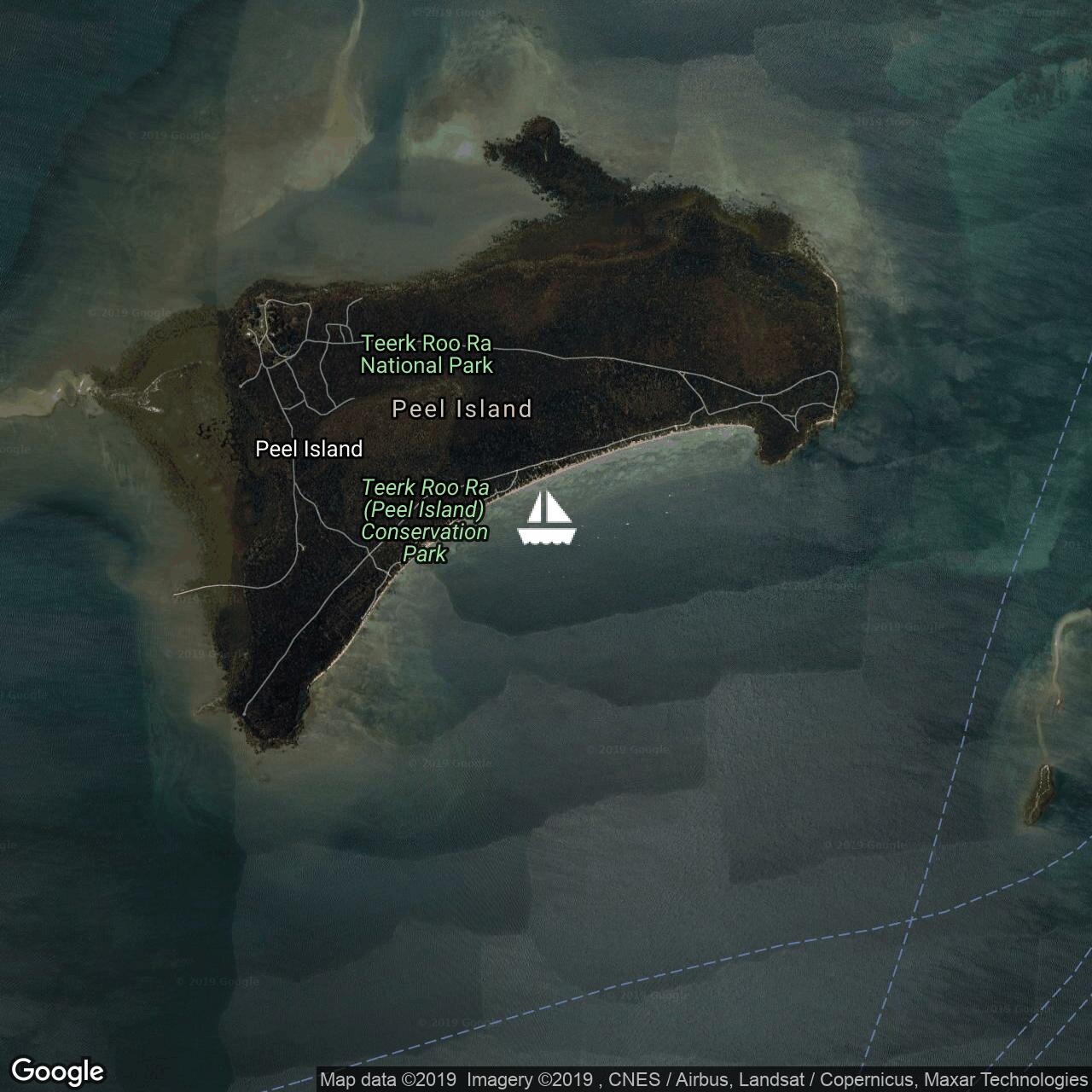Select the Teerk Roo Ra Conservation Park label
This screenshot has width=1092, height=1092.
[425, 520]
